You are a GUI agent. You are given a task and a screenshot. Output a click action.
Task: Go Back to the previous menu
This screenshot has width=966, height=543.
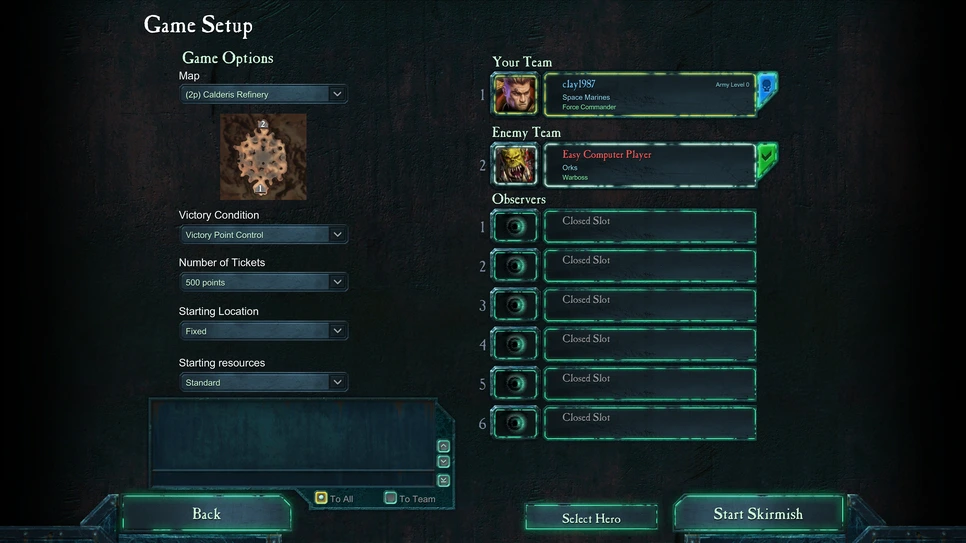[x=206, y=514]
